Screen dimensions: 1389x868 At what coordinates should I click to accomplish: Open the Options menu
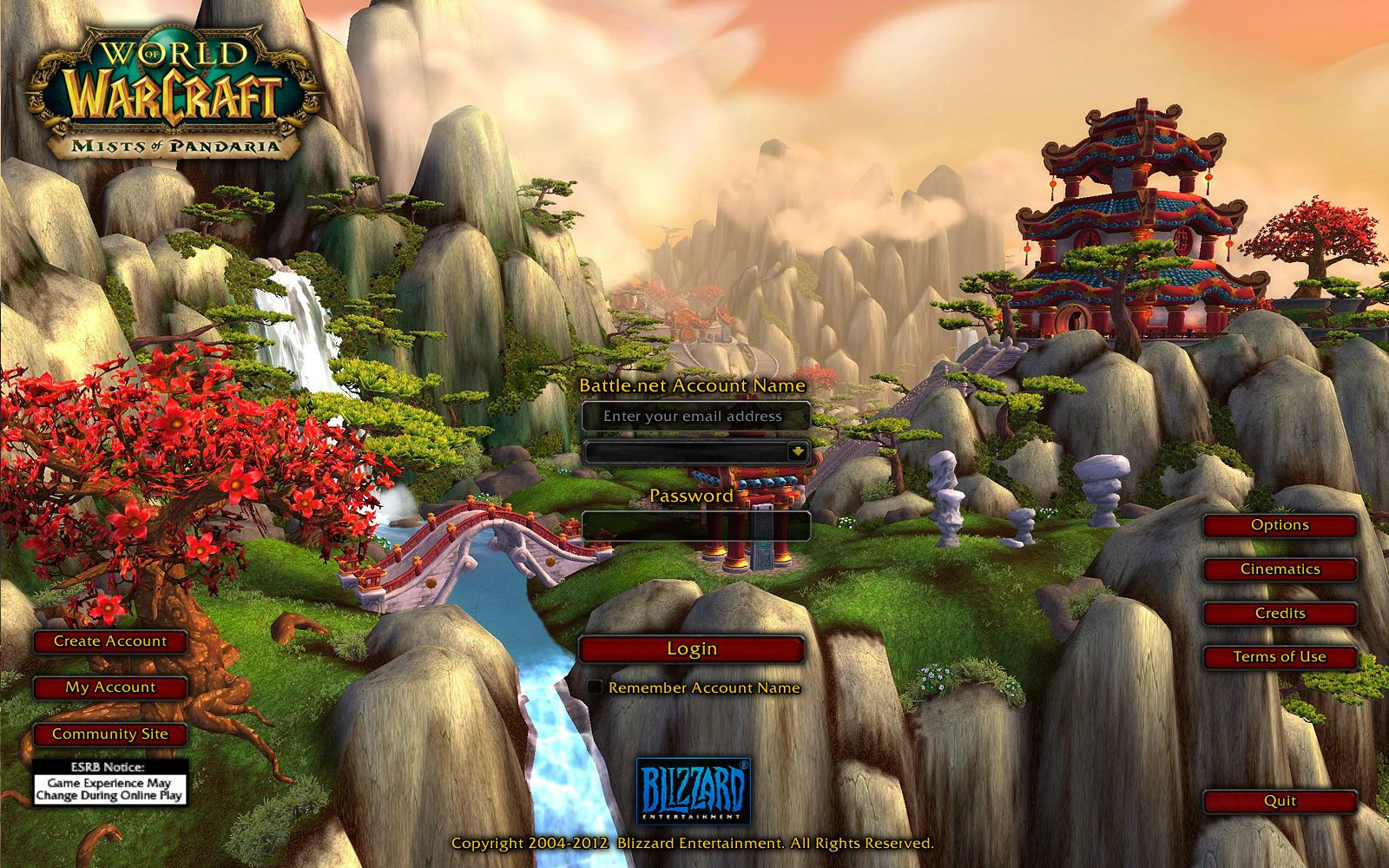1280,525
